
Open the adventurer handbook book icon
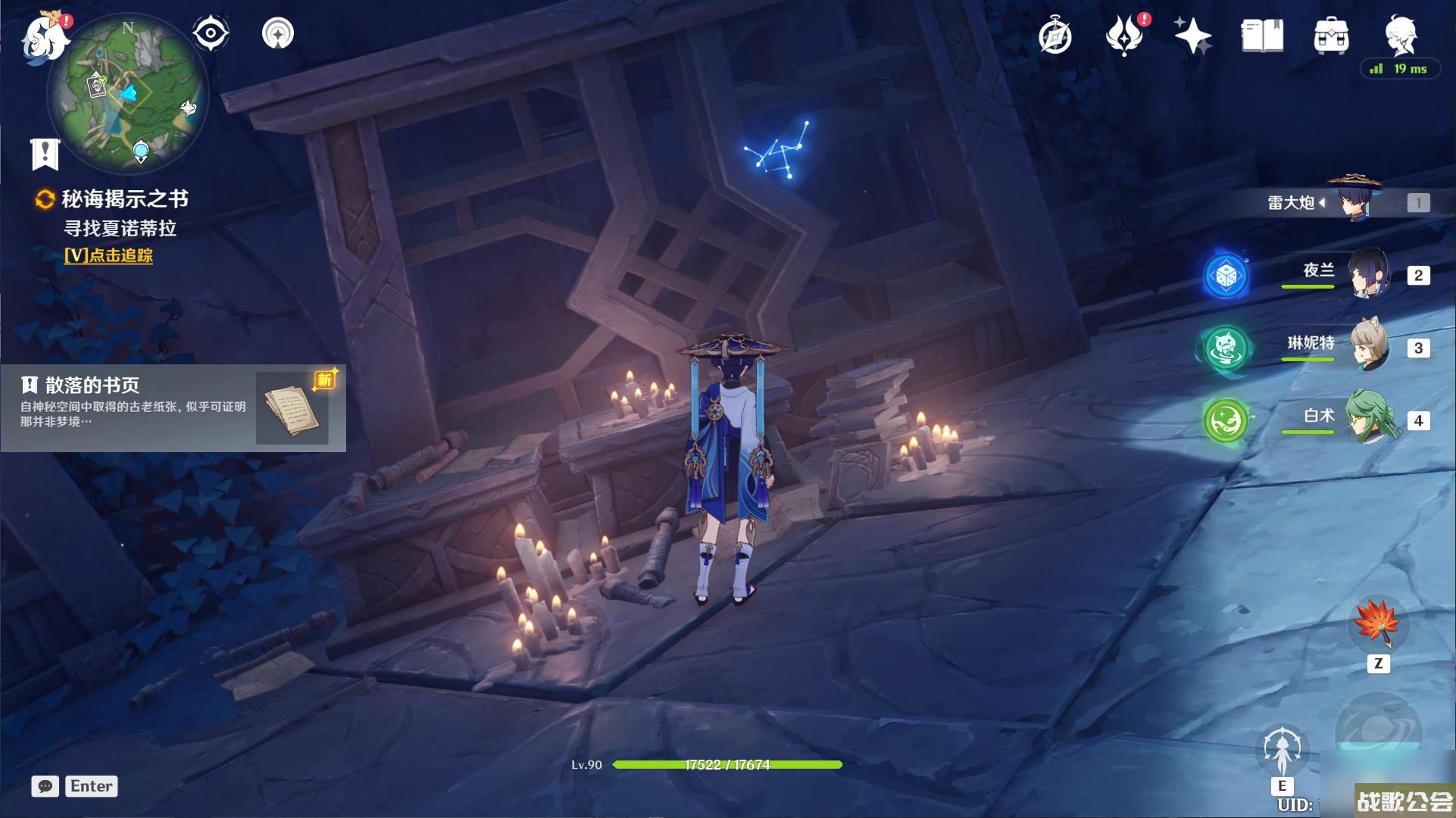[x=1262, y=36]
